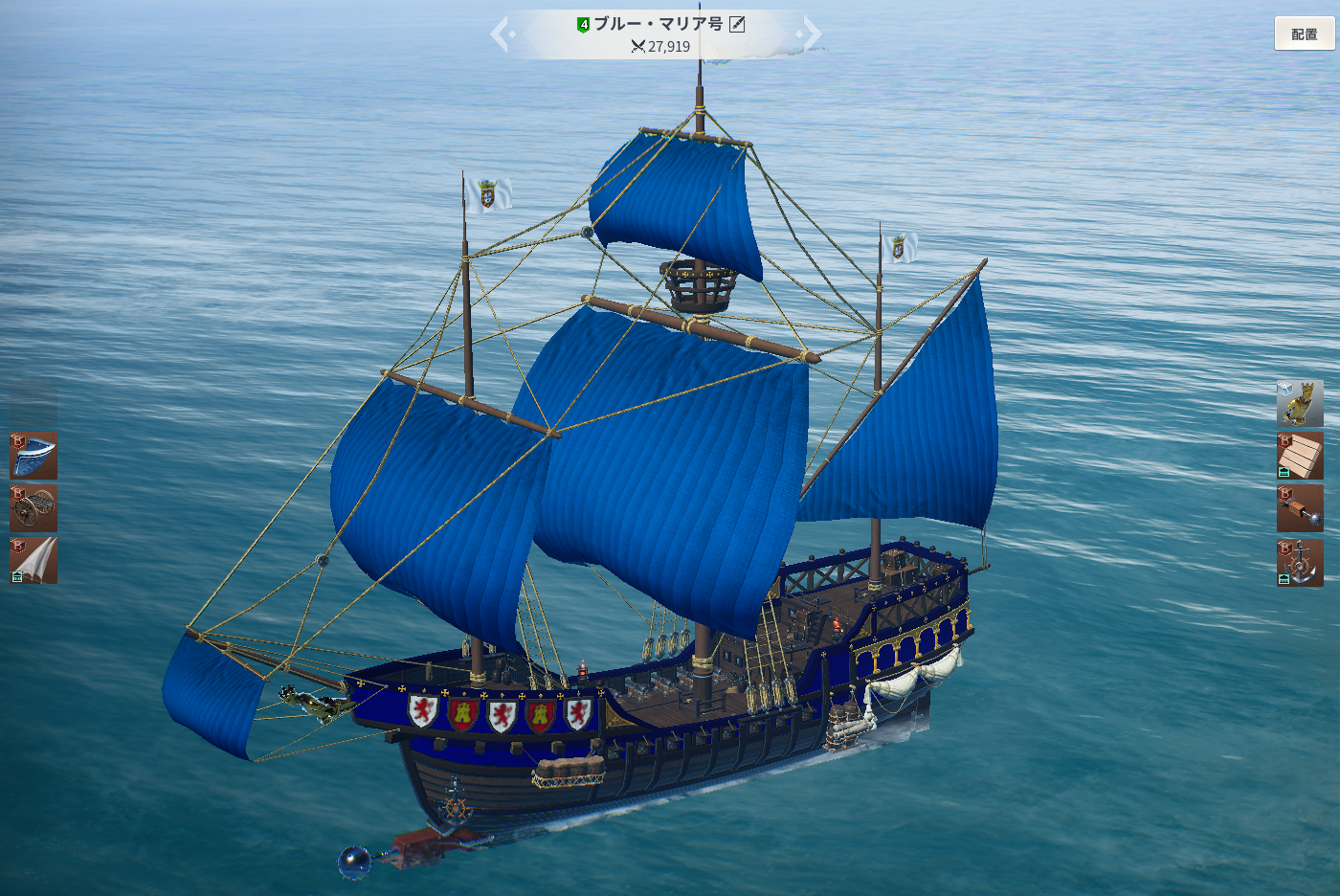
Task: Select the spiked ram equipment slot
Action: point(1300,508)
